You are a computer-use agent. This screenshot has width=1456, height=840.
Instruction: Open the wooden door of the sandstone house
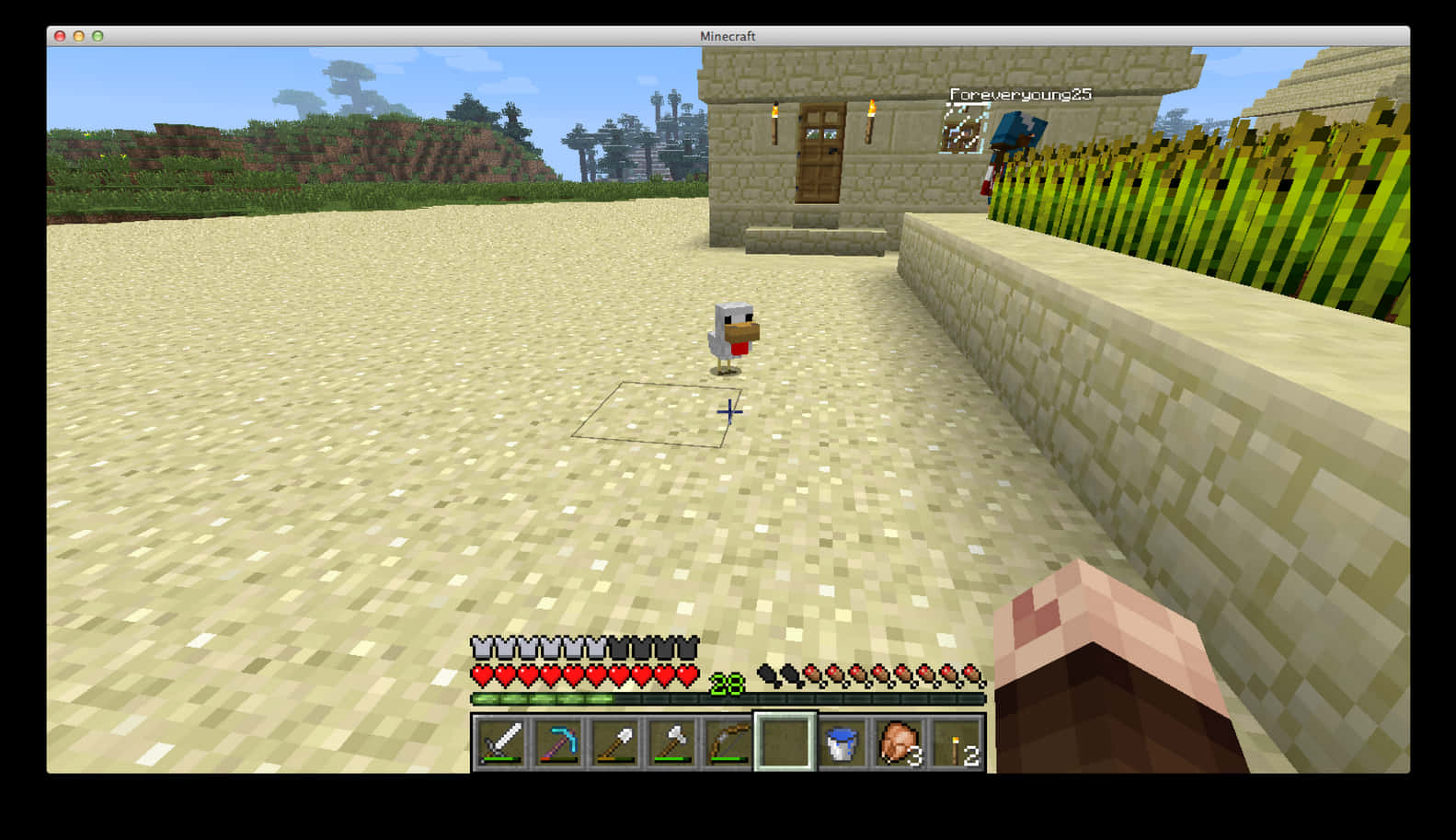[x=821, y=155]
